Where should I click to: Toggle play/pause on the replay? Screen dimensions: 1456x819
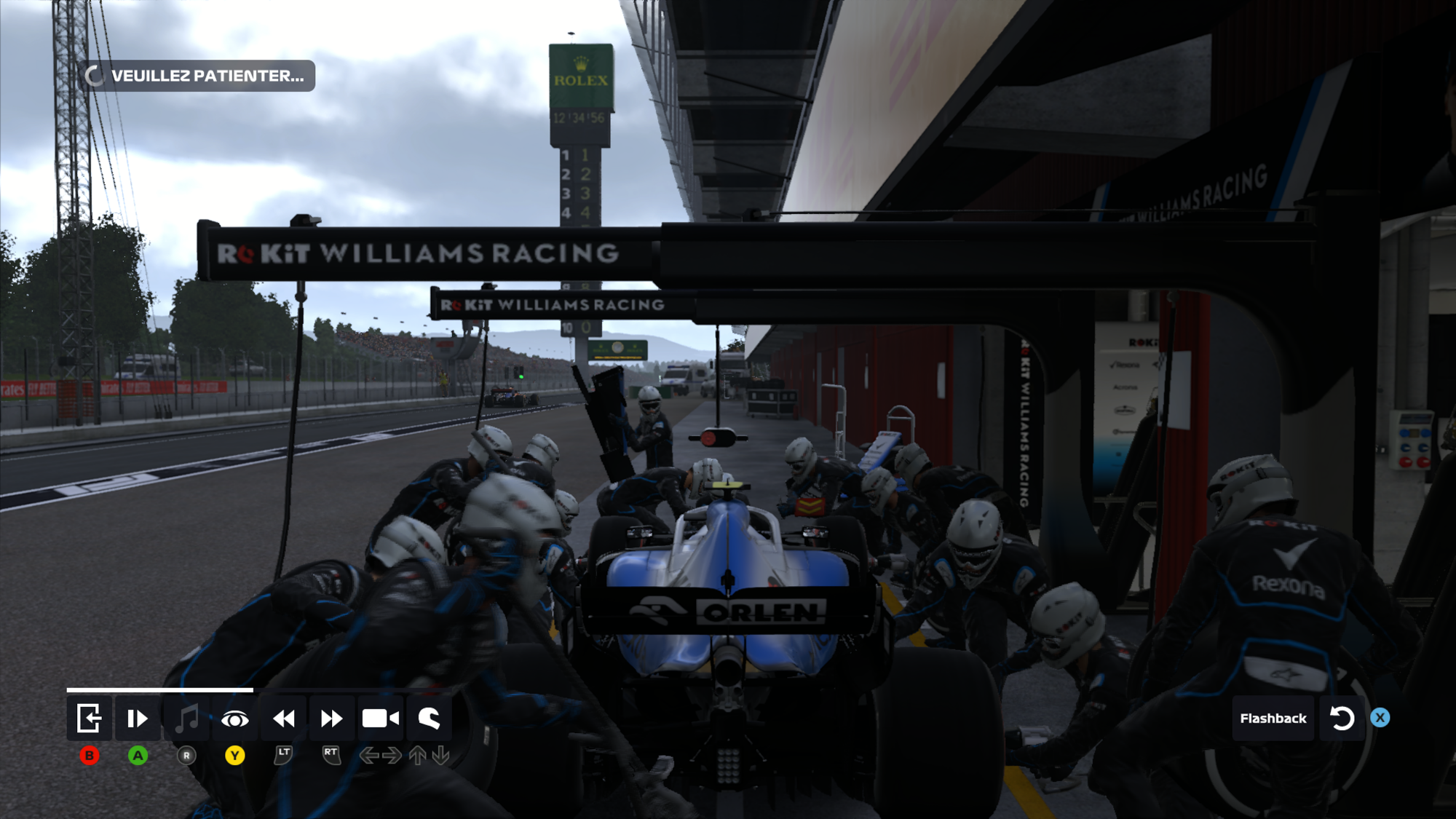tap(138, 719)
